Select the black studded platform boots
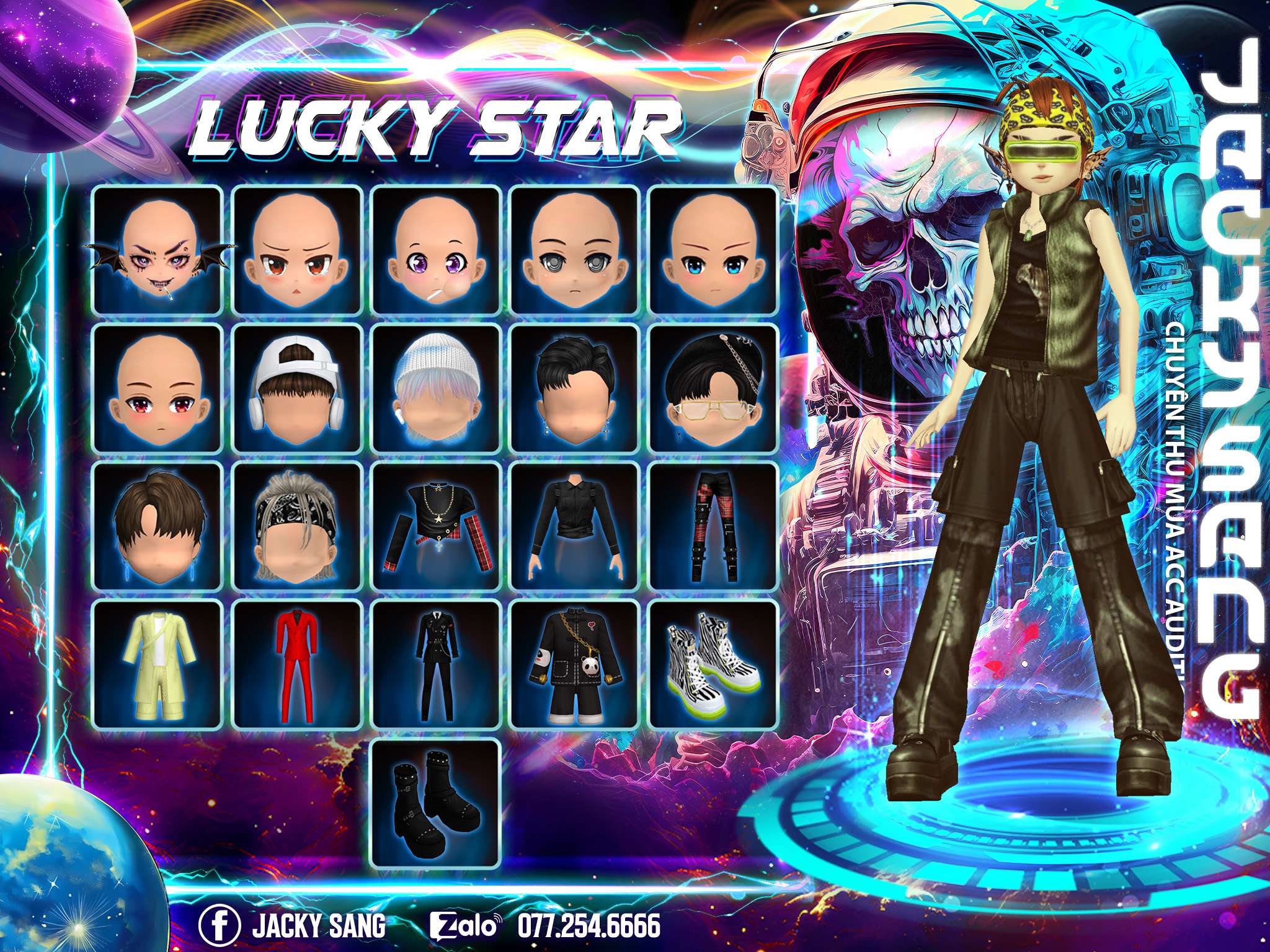Viewport: 1270px width, 952px height. (436, 803)
